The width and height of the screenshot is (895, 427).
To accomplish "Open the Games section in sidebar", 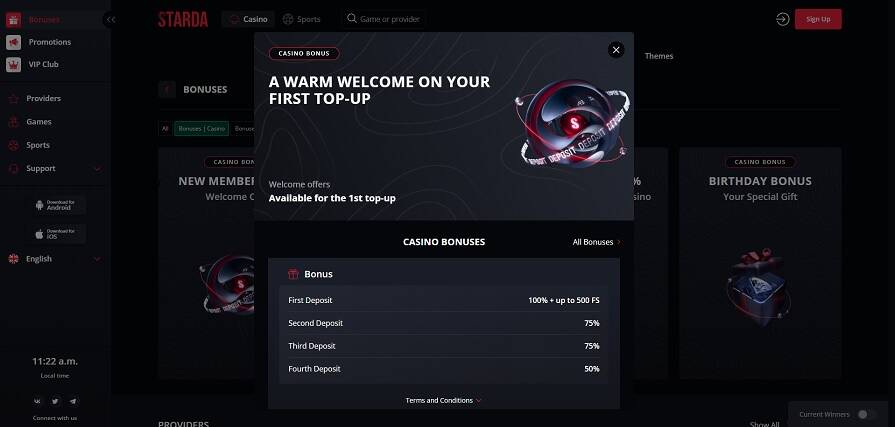I will pyautogui.click(x=38, y=121).
